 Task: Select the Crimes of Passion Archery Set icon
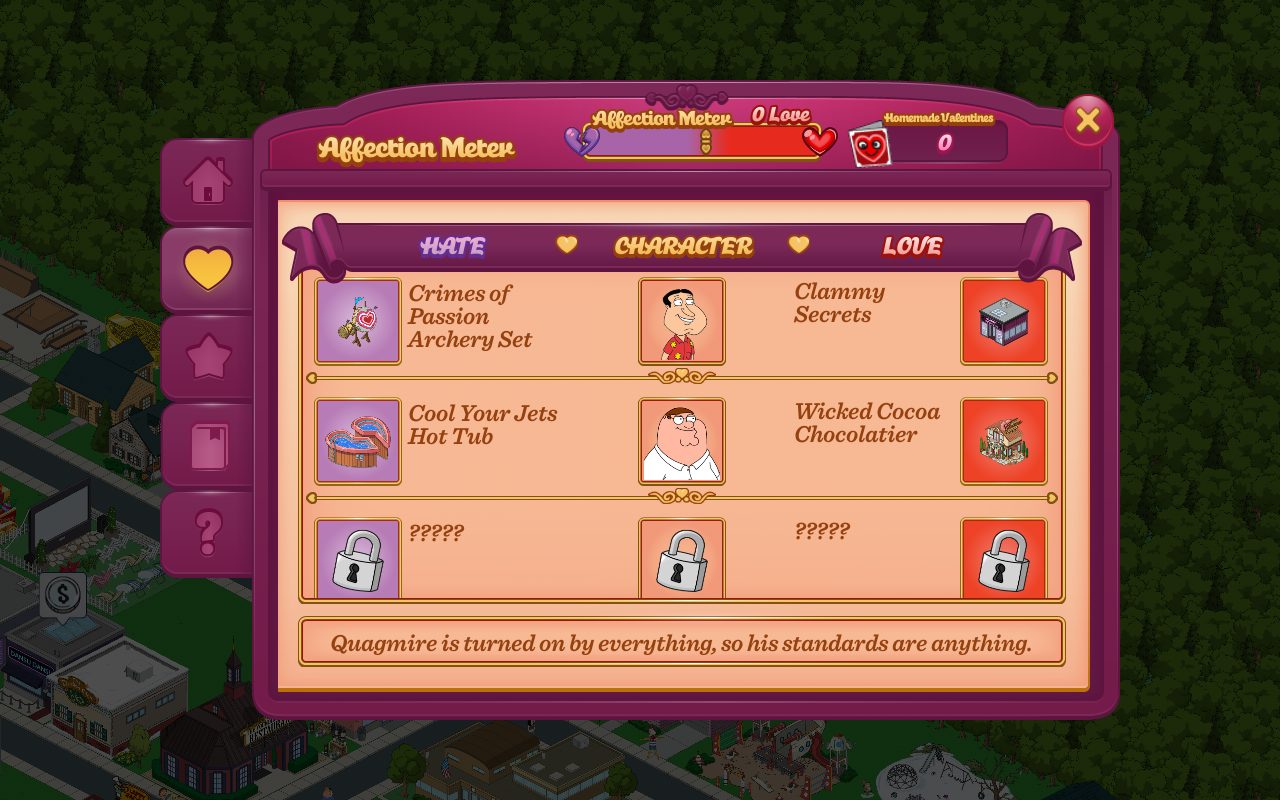pyautogui.click(x=358, y=321)
